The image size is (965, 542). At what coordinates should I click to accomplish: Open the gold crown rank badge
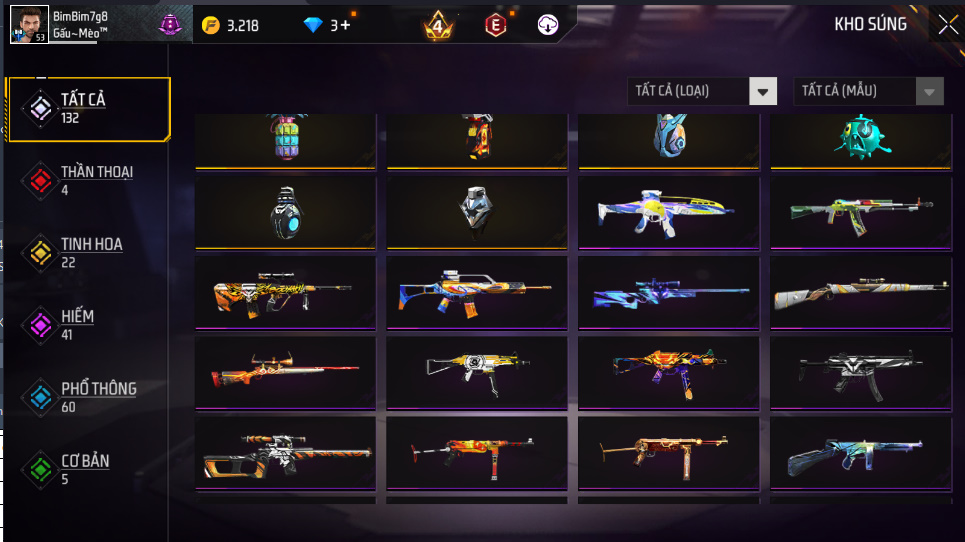[438, 25]
